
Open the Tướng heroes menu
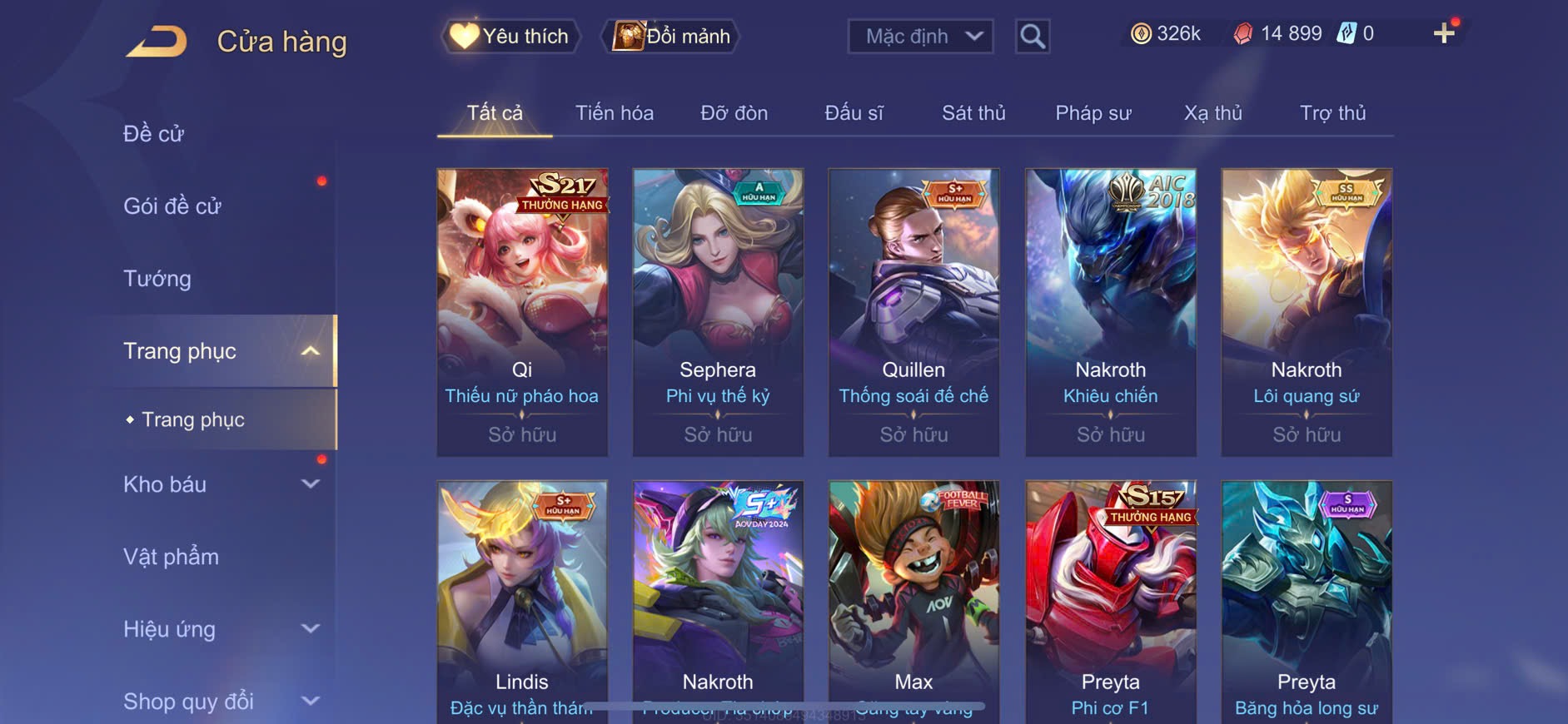(157, 279)
